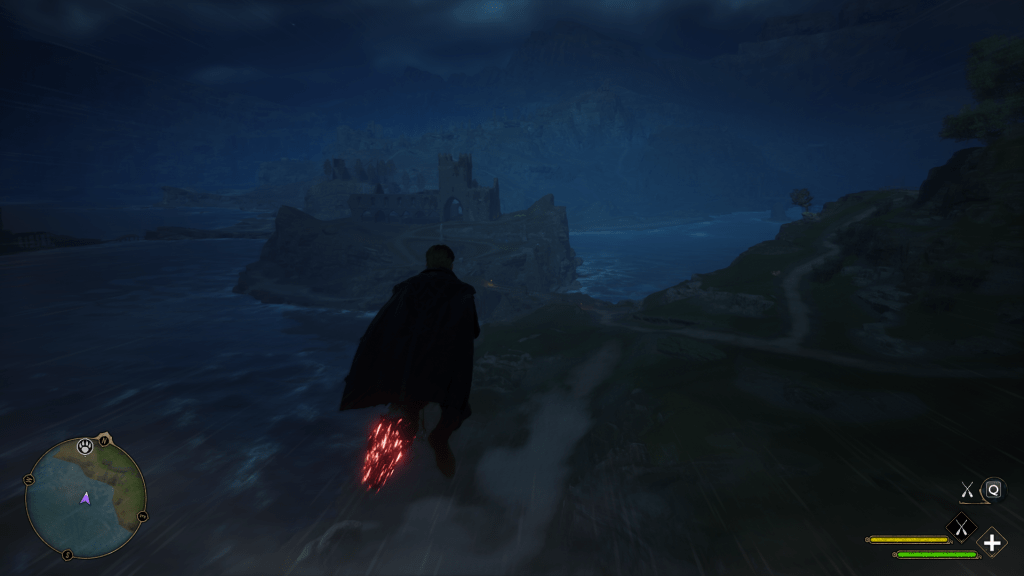Click the black diamond crossed-brooms icon
Screen dimensions: 1024x576
pyautogui.click(x=961, y=526)
